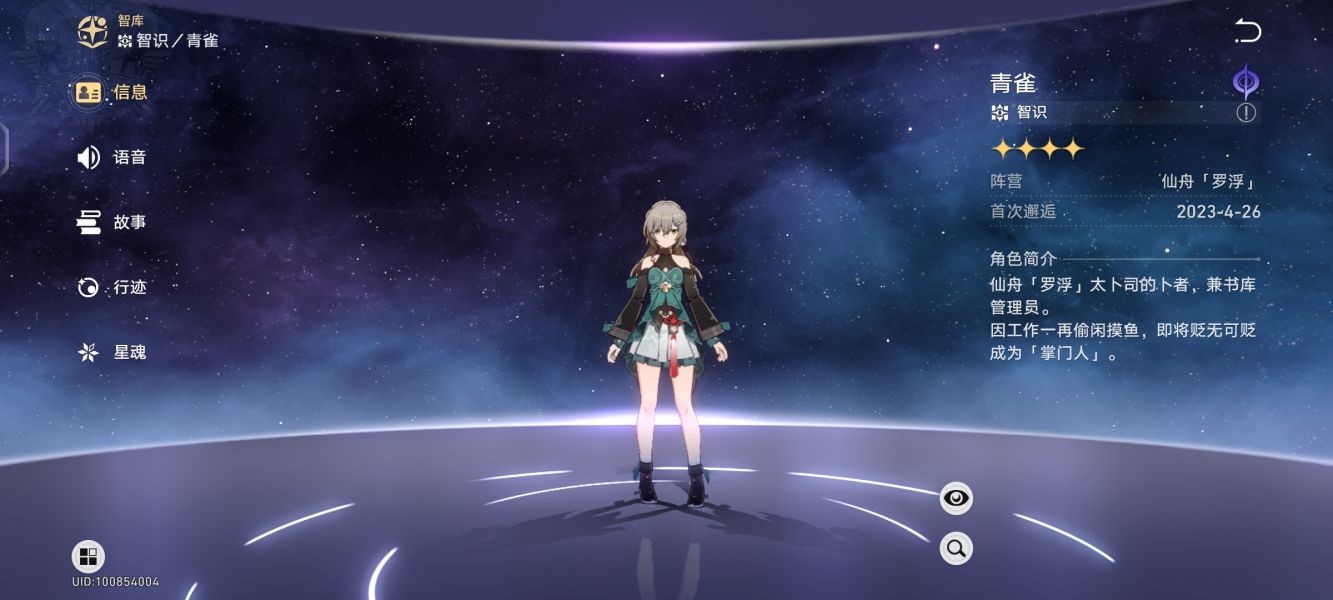Viewport: 1333px width, 600px height.
Task: Switch to the 信息 tab
Action: 111,92
